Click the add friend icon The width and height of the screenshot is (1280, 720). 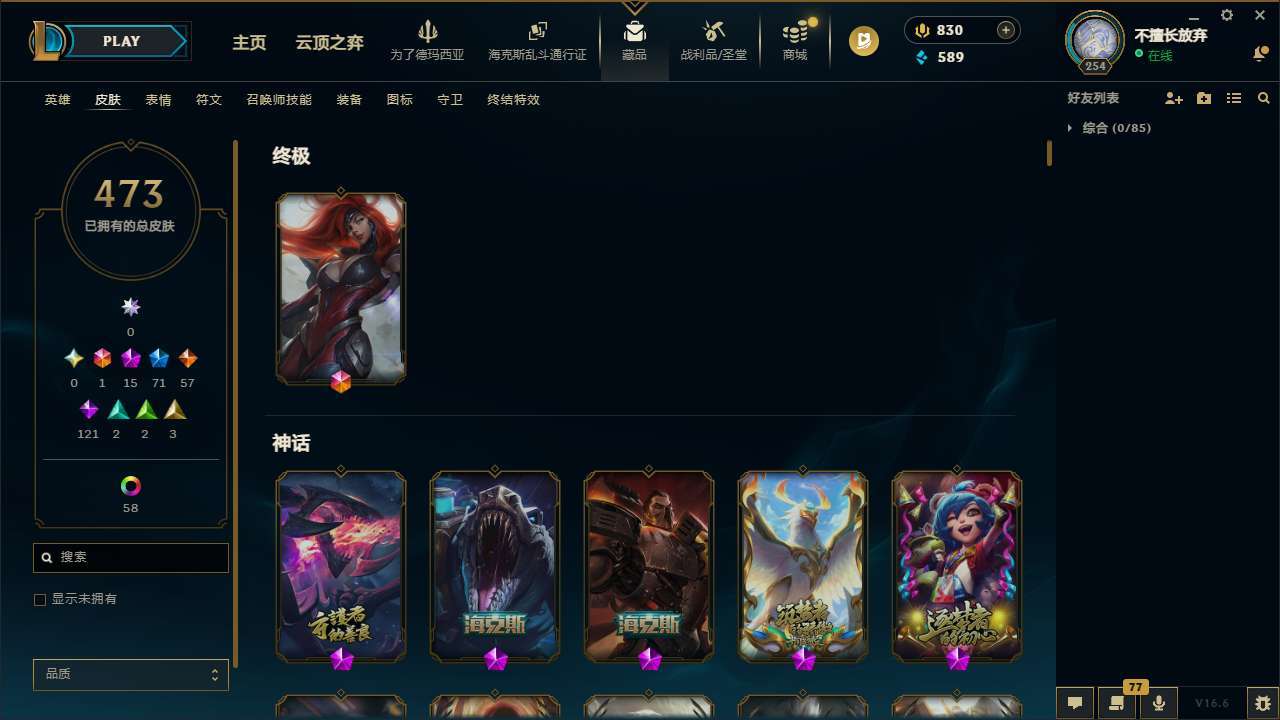tap(1174, 97)
